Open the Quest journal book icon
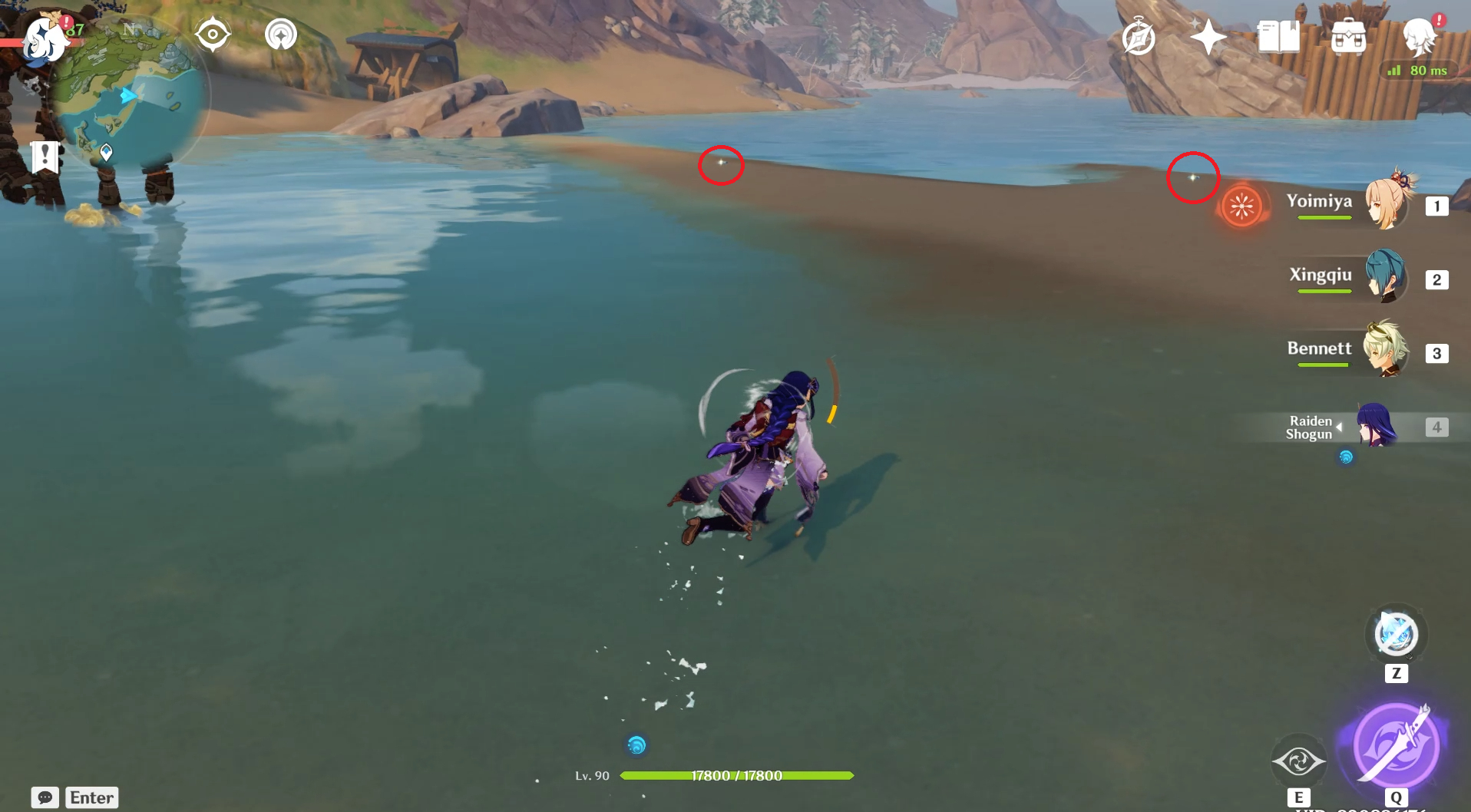Image resolution: width=1471 pixels, height=812 pixels. [x=1278, y=35]
